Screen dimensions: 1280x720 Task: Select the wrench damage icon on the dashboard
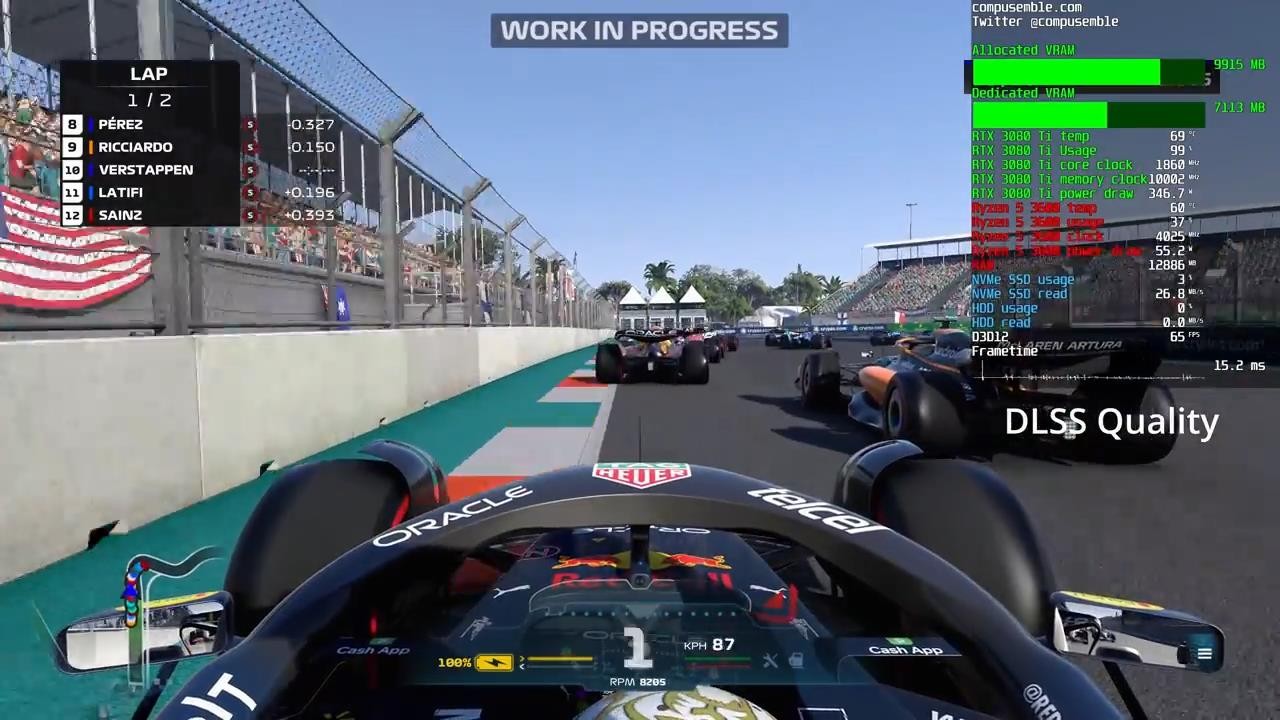[x=771, y=661]
